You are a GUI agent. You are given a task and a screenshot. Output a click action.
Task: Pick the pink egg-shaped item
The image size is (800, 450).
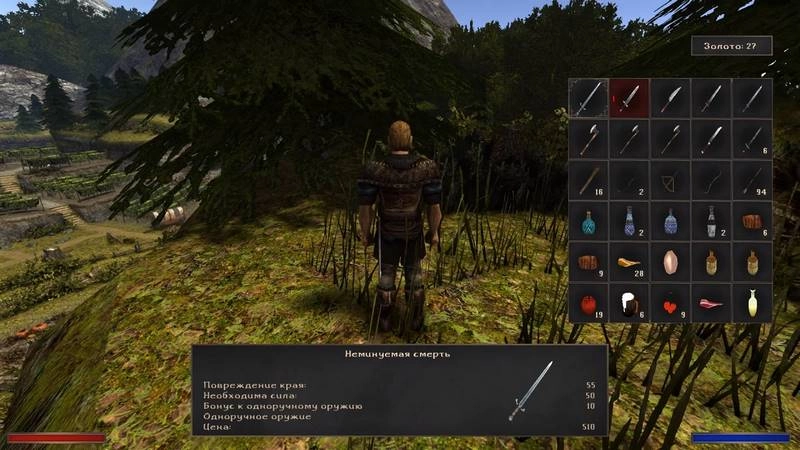pyautogui.click(x=670, y=262)
